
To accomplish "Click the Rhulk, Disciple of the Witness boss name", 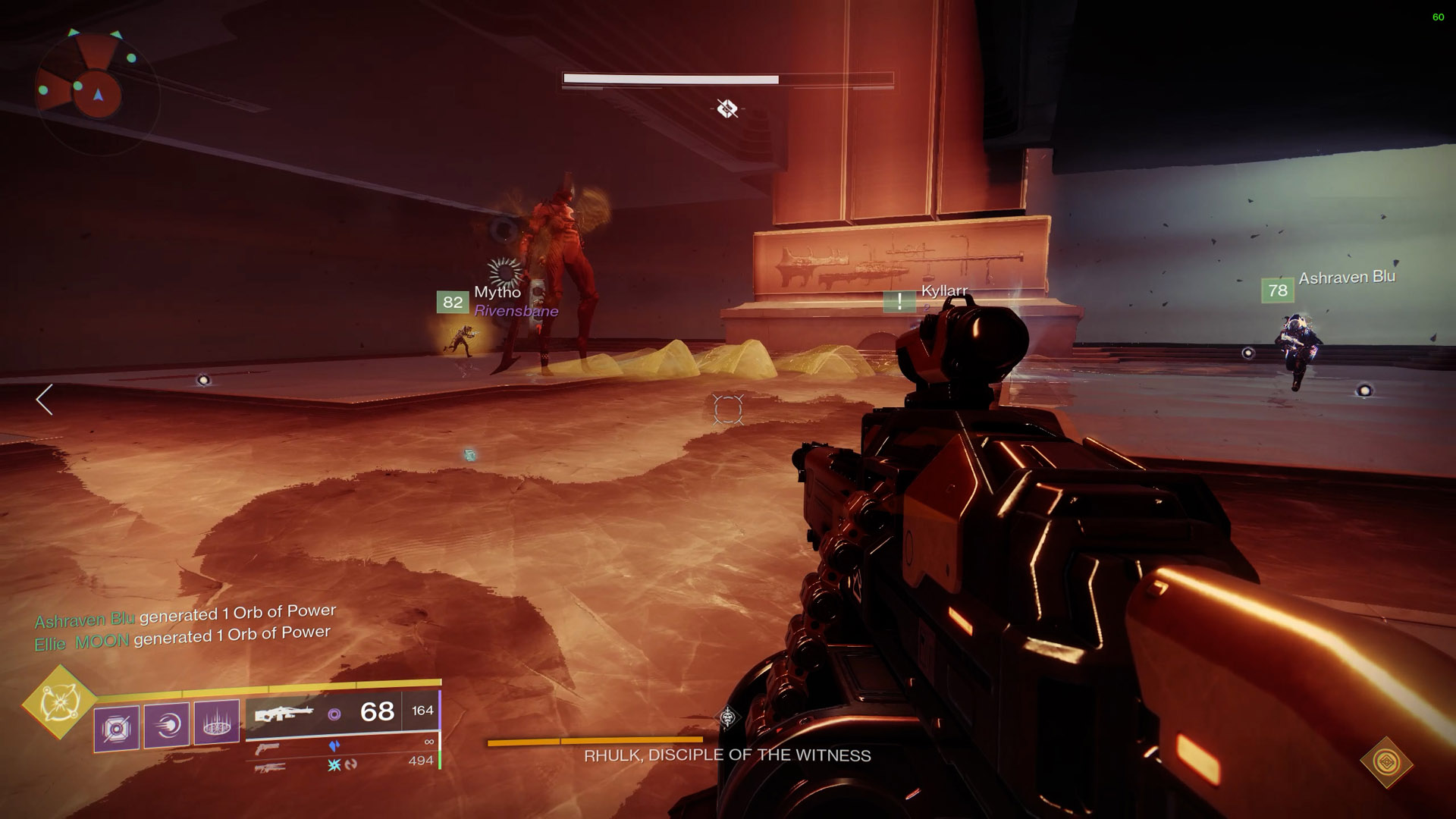I will (x=727, y=755).
